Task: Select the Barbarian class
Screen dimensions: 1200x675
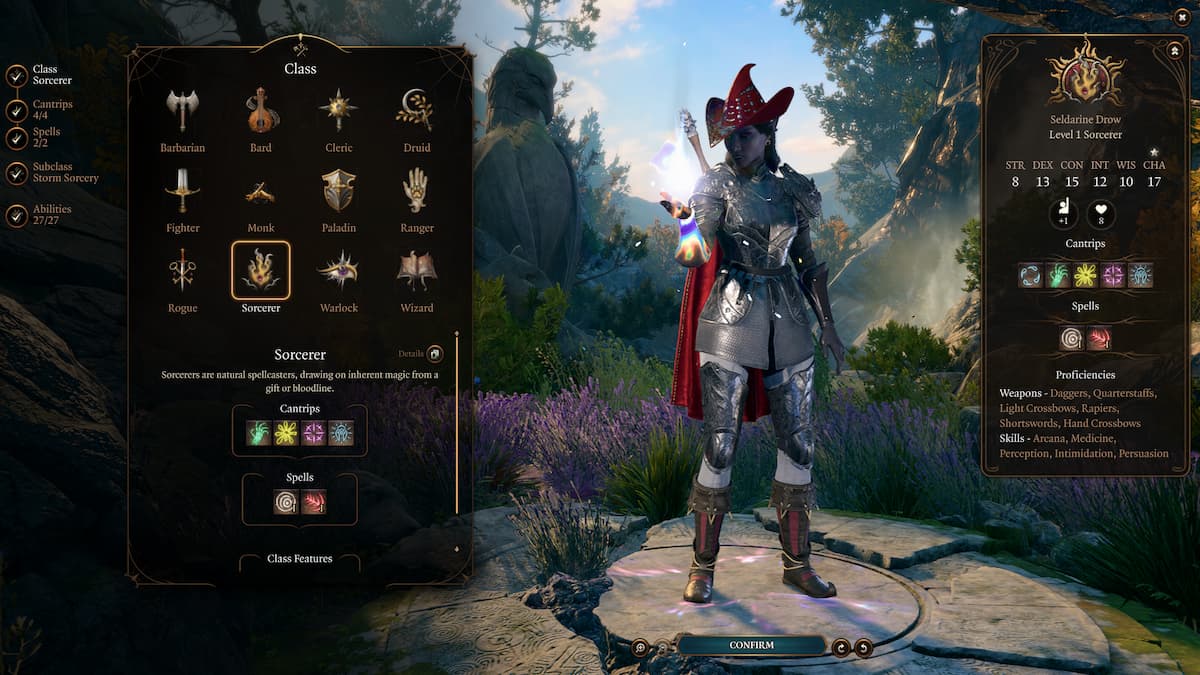Action: 182,111
